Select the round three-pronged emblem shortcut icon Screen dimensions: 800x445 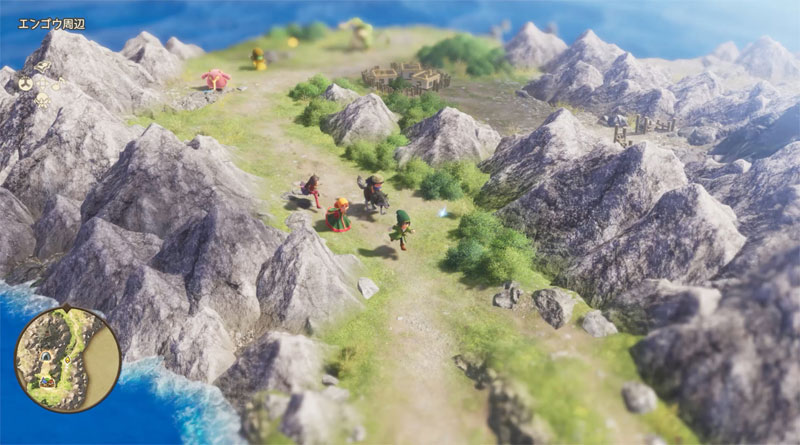point(26,84)
